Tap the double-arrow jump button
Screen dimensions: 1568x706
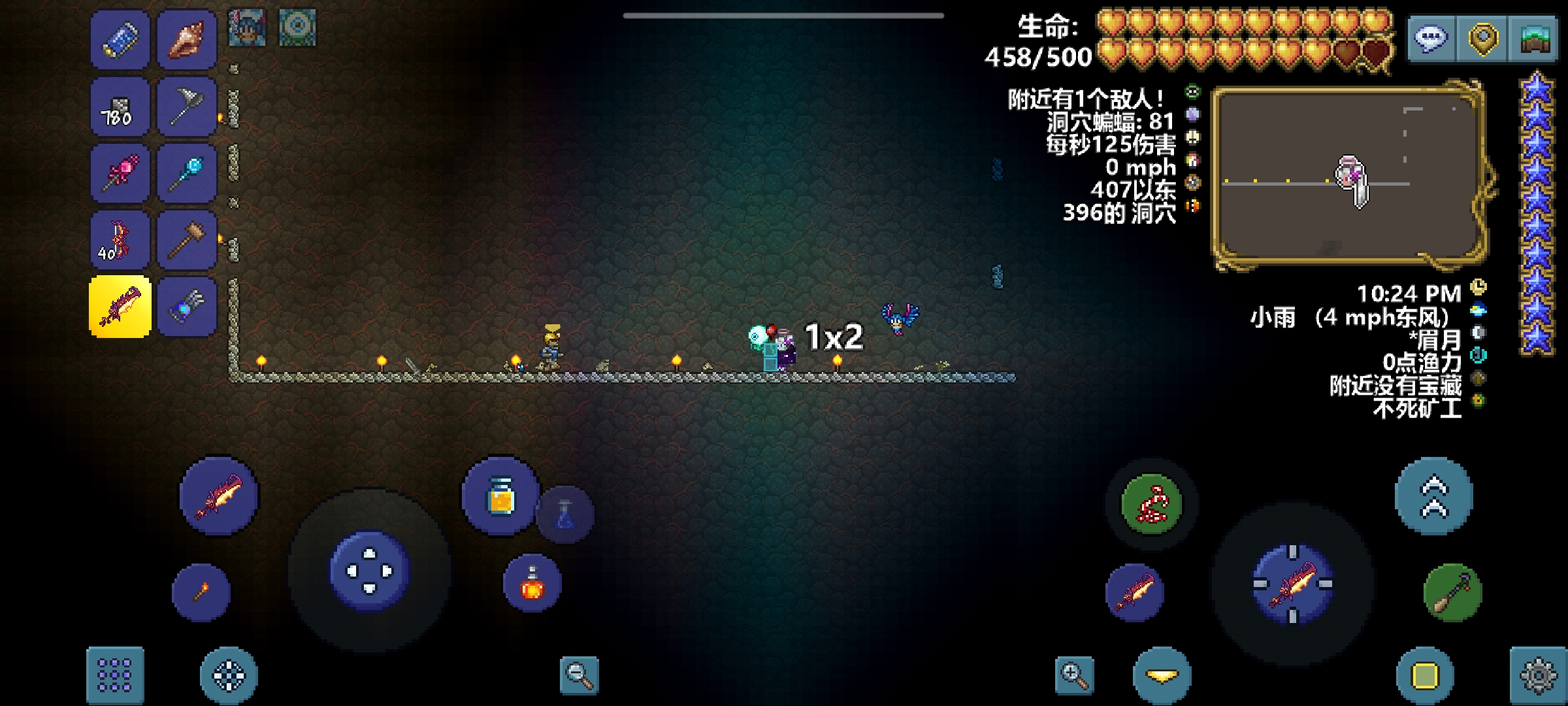pos(1434,497)
